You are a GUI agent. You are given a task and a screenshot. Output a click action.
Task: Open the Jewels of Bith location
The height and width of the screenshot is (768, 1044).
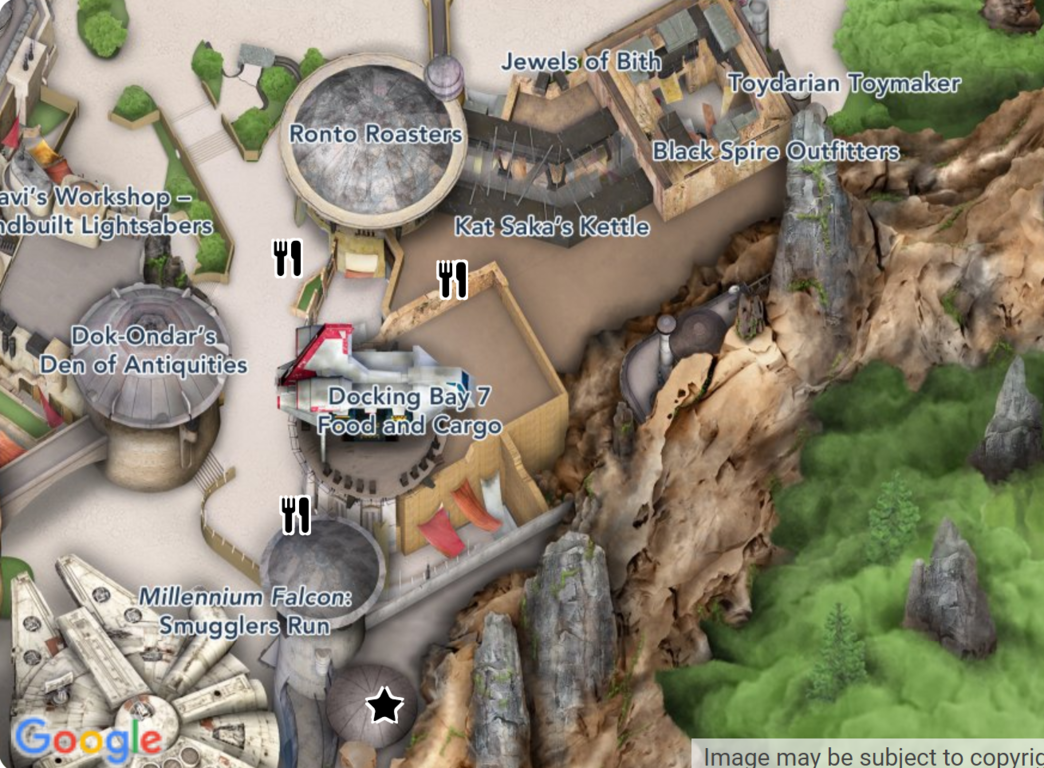pos(581,62)
